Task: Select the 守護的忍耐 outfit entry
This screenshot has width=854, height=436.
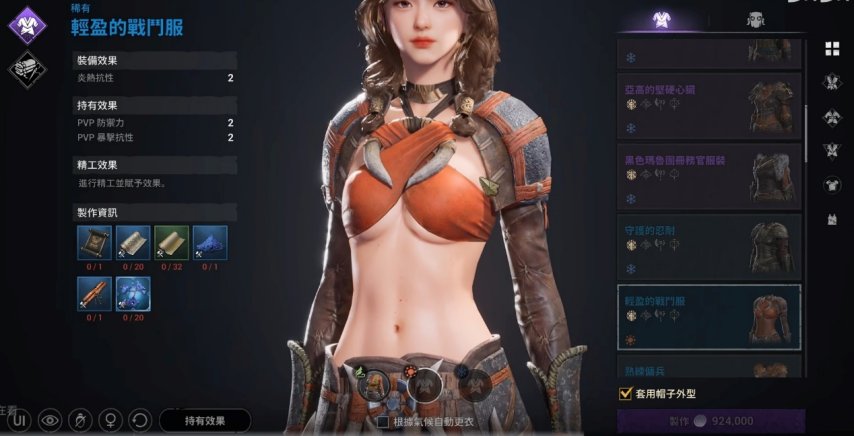Action: [709, 246]
